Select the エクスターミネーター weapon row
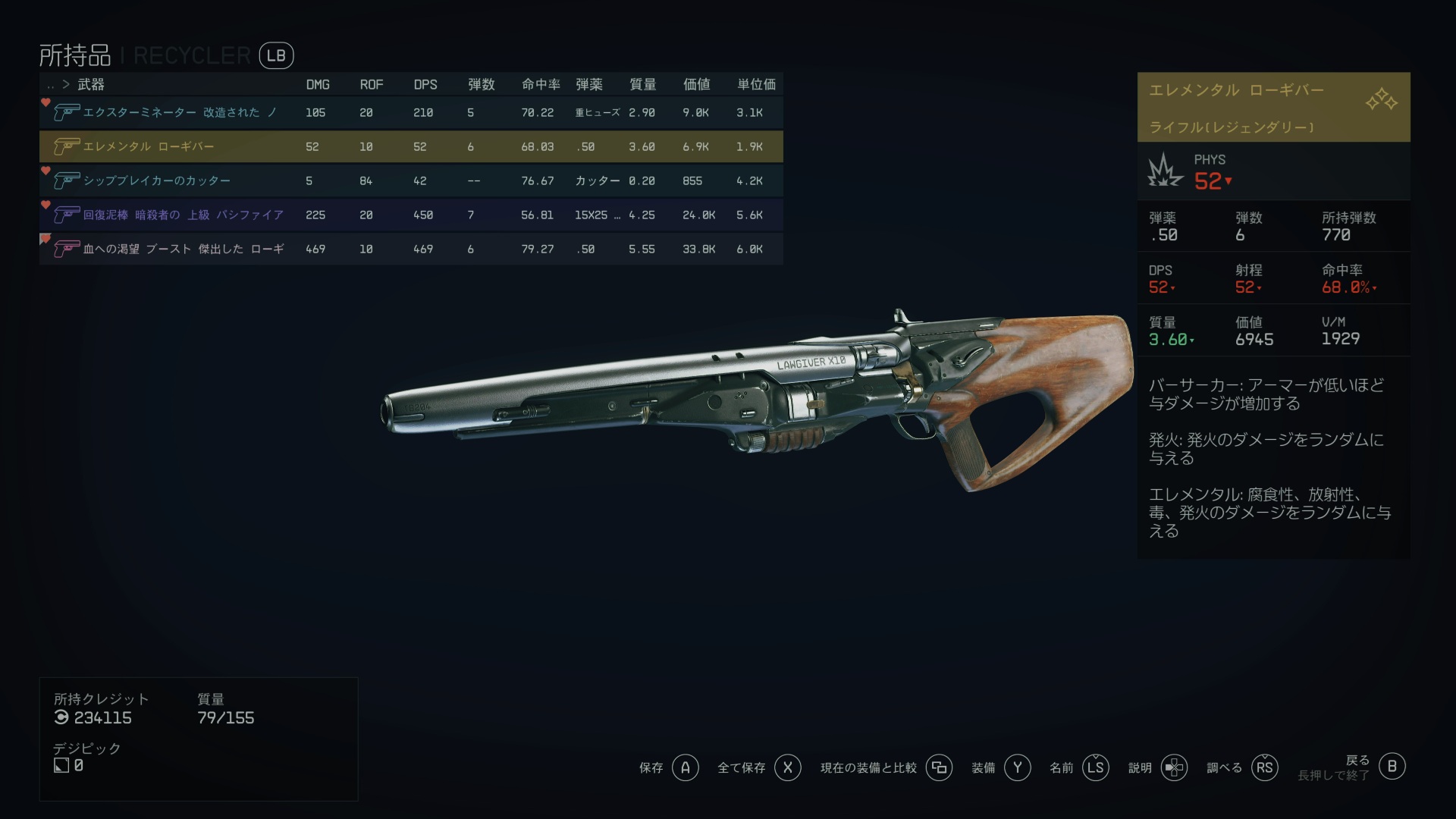This screenshot has width=1456, height=819. tap(409, 112)
